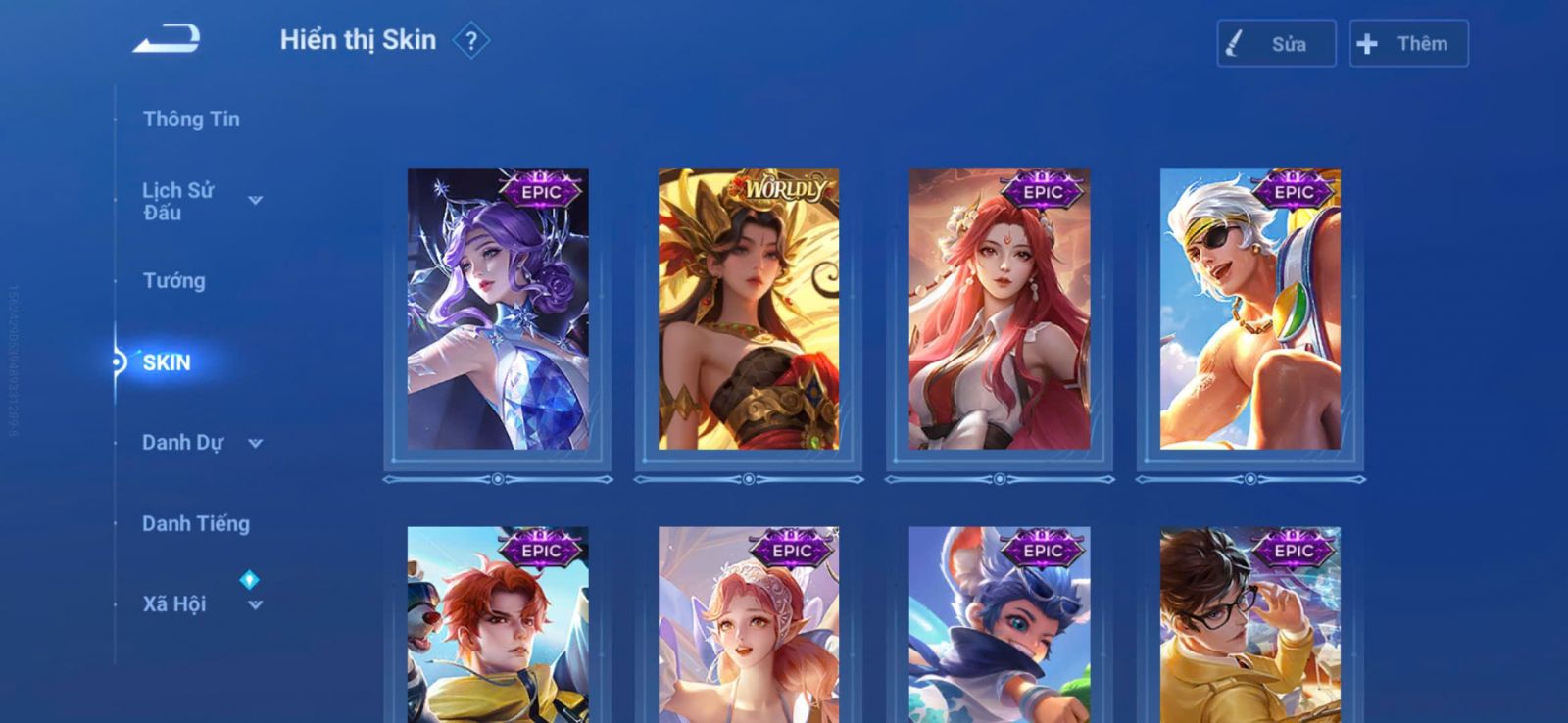Pick the white-haired eyepatch beach skin

click(1250, 309)
